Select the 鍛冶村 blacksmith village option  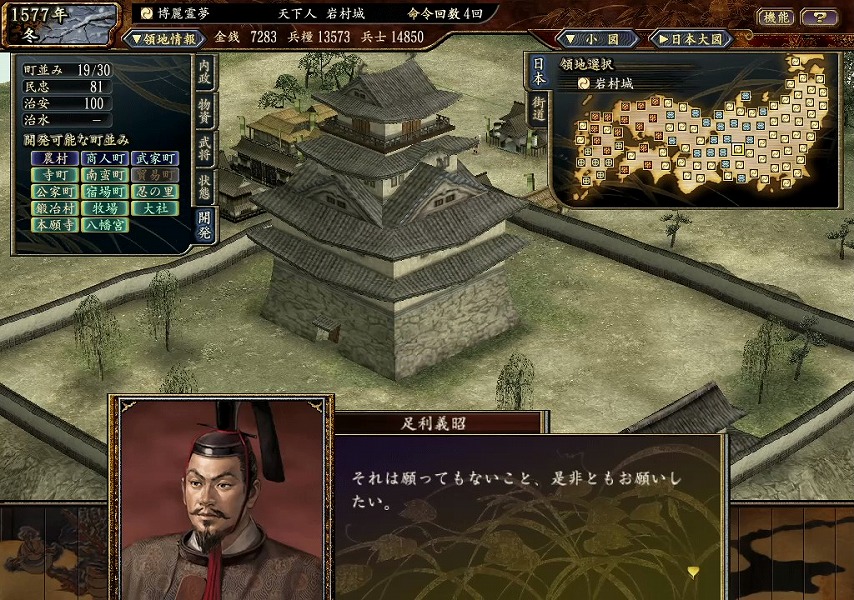pos(55,209)
